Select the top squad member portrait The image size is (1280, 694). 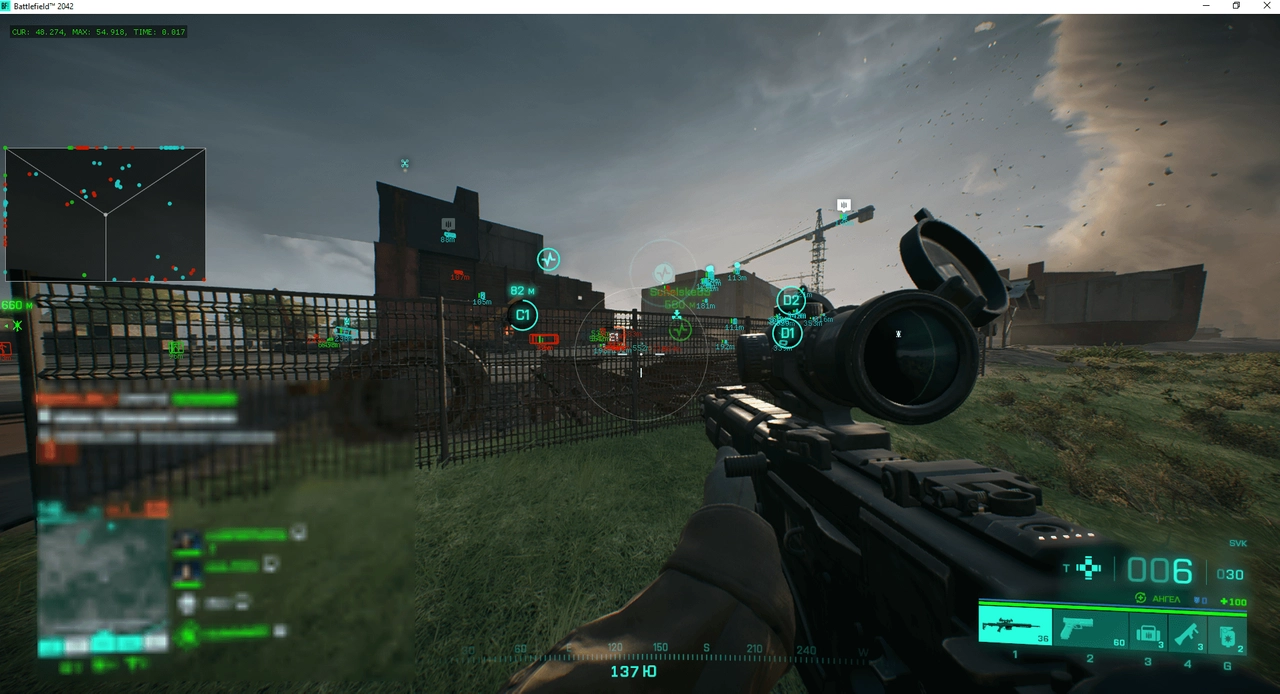pyautogui.click(x=187, y=541)
